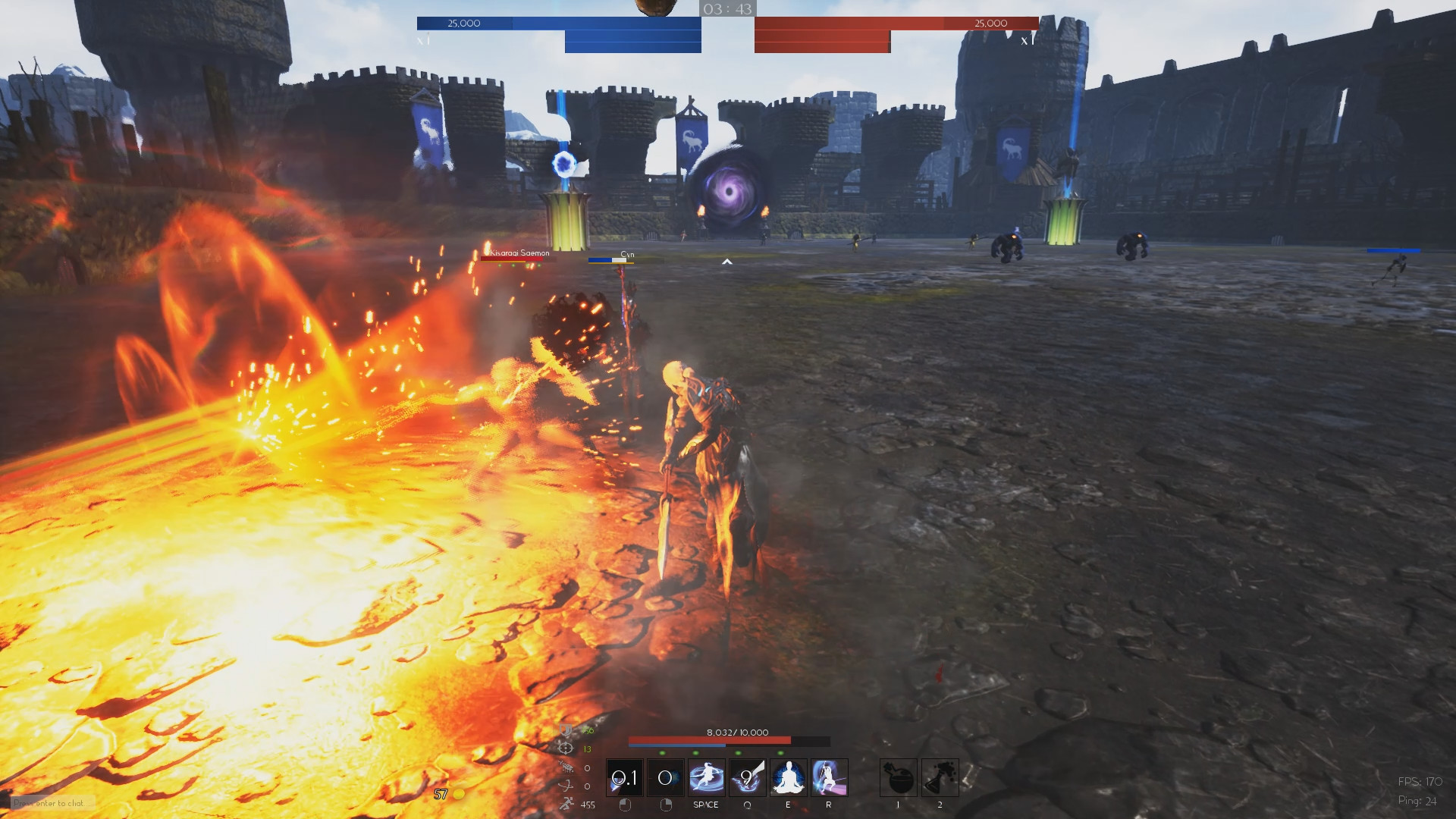Use the splashing flask item
The width and height of the screenshot is (1456, 819).
click(940, 777)
